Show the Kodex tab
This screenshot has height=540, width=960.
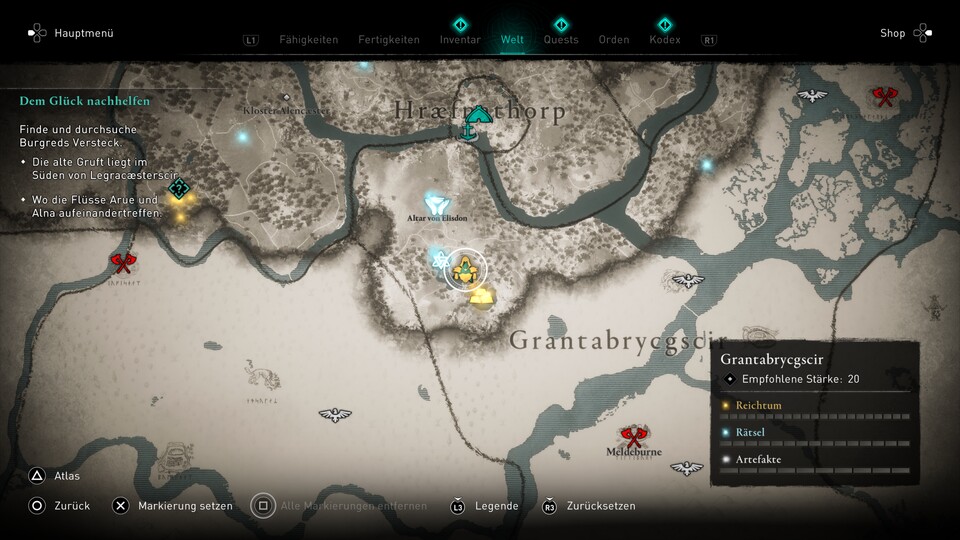664,40
